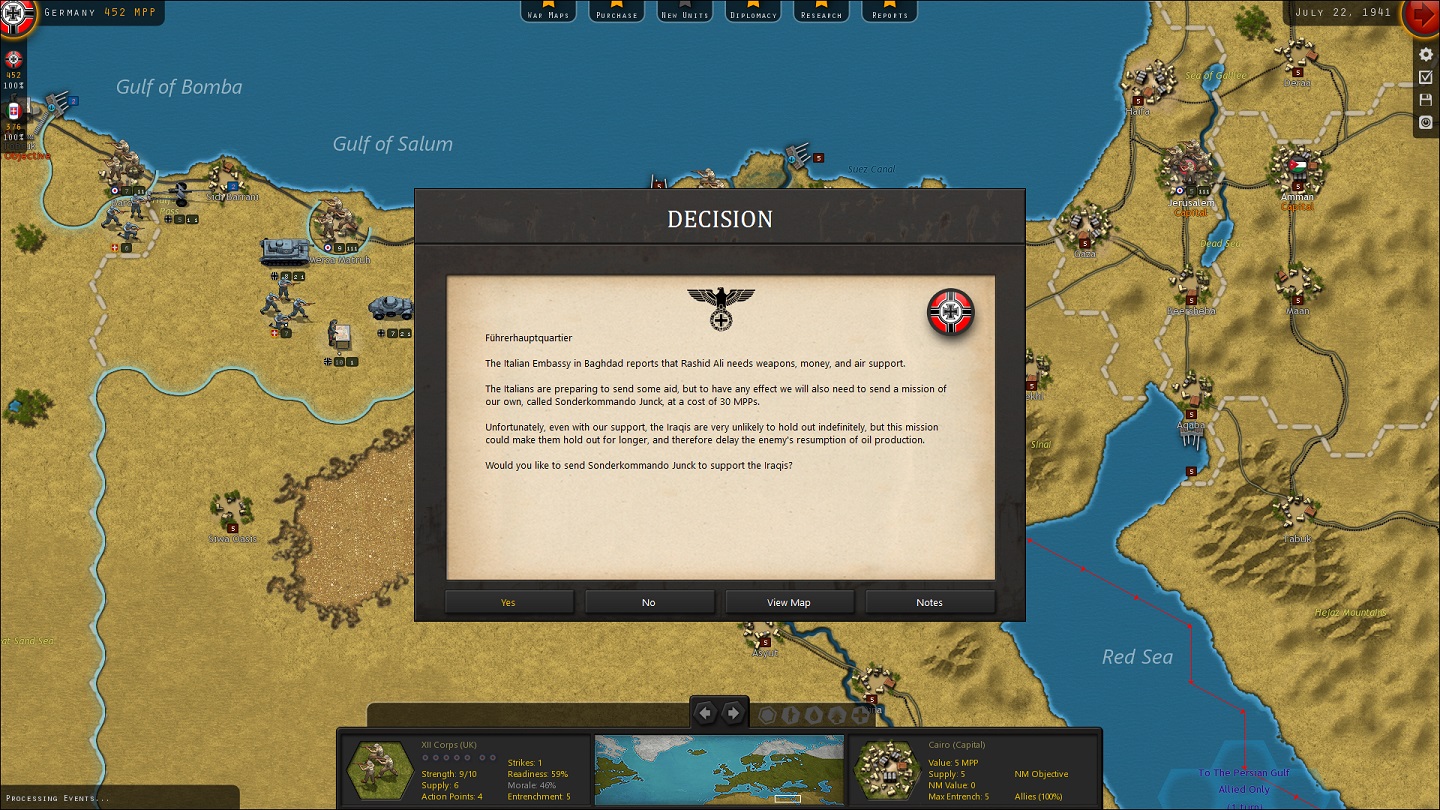Image resolution: width=1440 pixels, height=810 pixels.
Task: Open settings via the gear icon
Action: point(1427,54)
